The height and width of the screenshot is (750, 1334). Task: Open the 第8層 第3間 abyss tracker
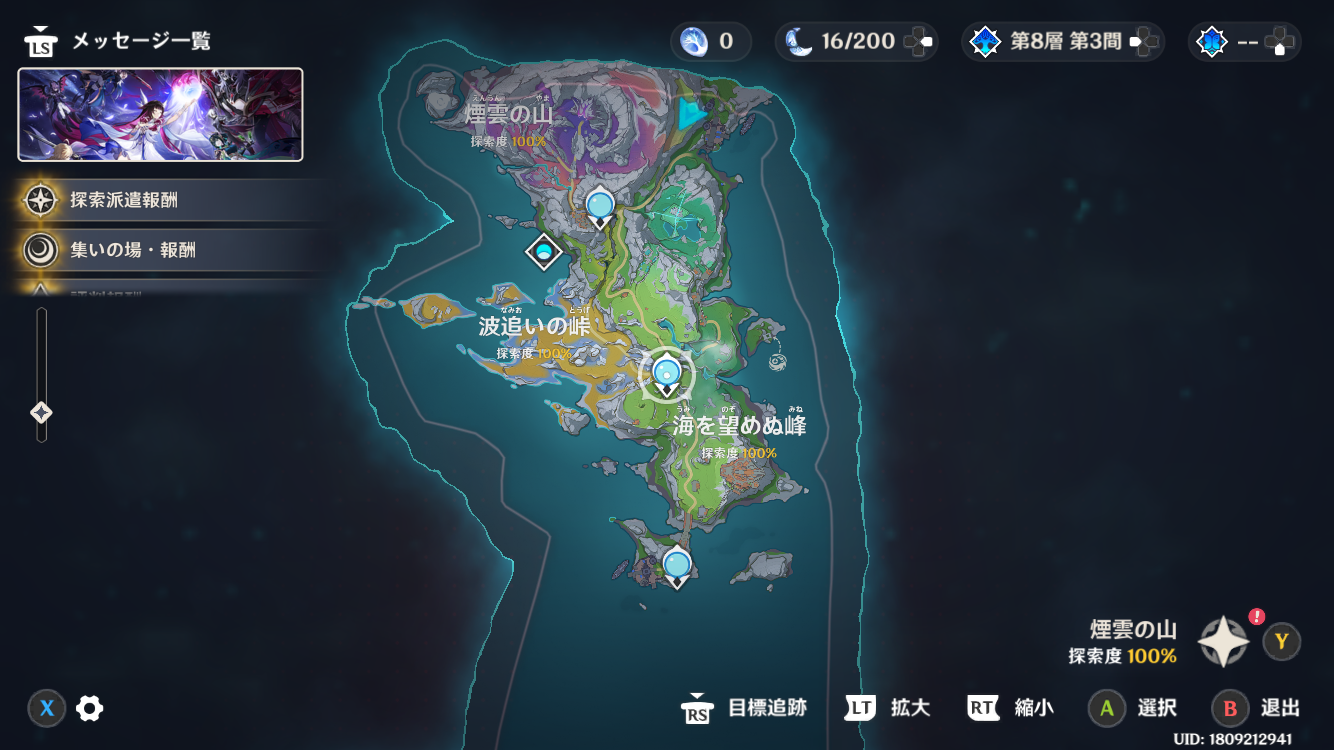[x=1062, y=42]
